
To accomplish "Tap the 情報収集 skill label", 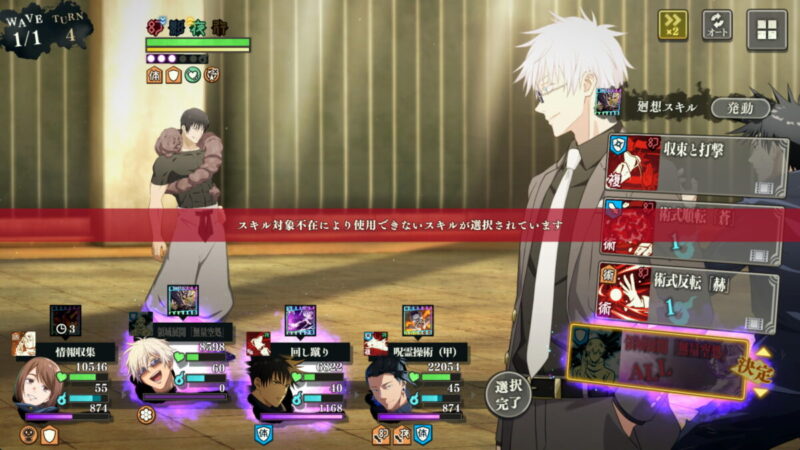I will [x=76, y=350].
